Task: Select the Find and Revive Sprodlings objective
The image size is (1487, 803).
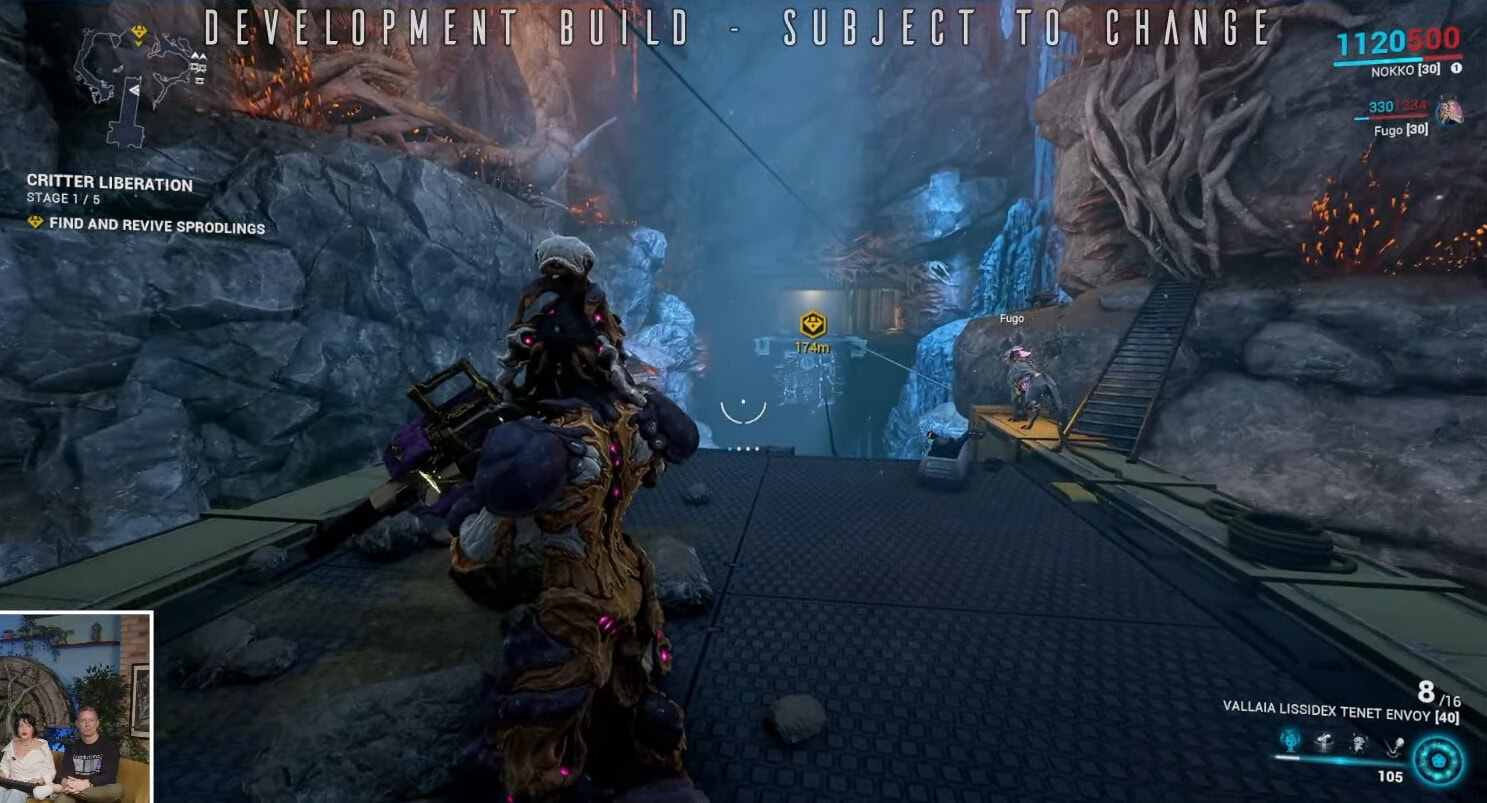Action: click(156, 225)
